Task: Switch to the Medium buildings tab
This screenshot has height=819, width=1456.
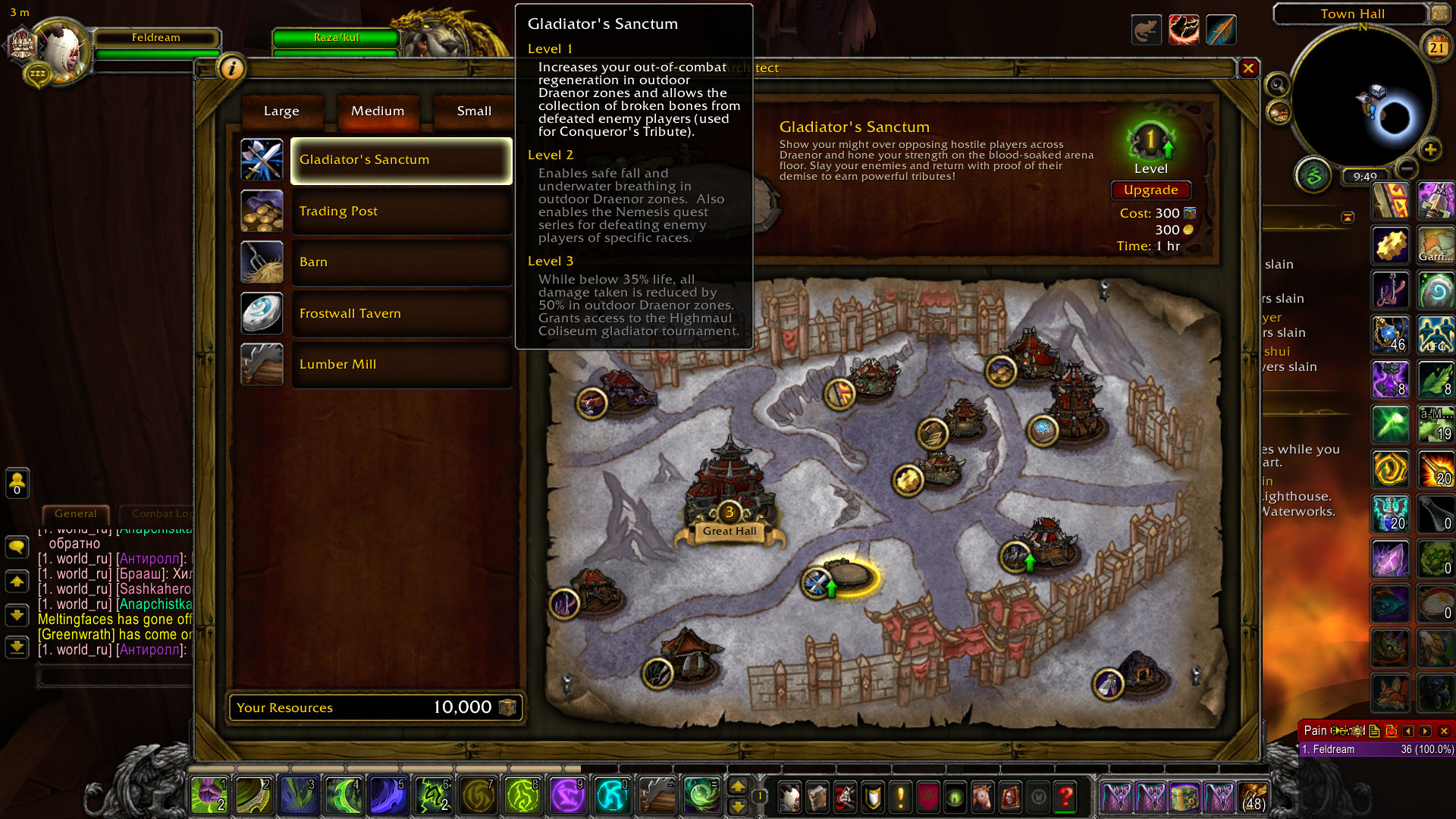Action: 378,111
